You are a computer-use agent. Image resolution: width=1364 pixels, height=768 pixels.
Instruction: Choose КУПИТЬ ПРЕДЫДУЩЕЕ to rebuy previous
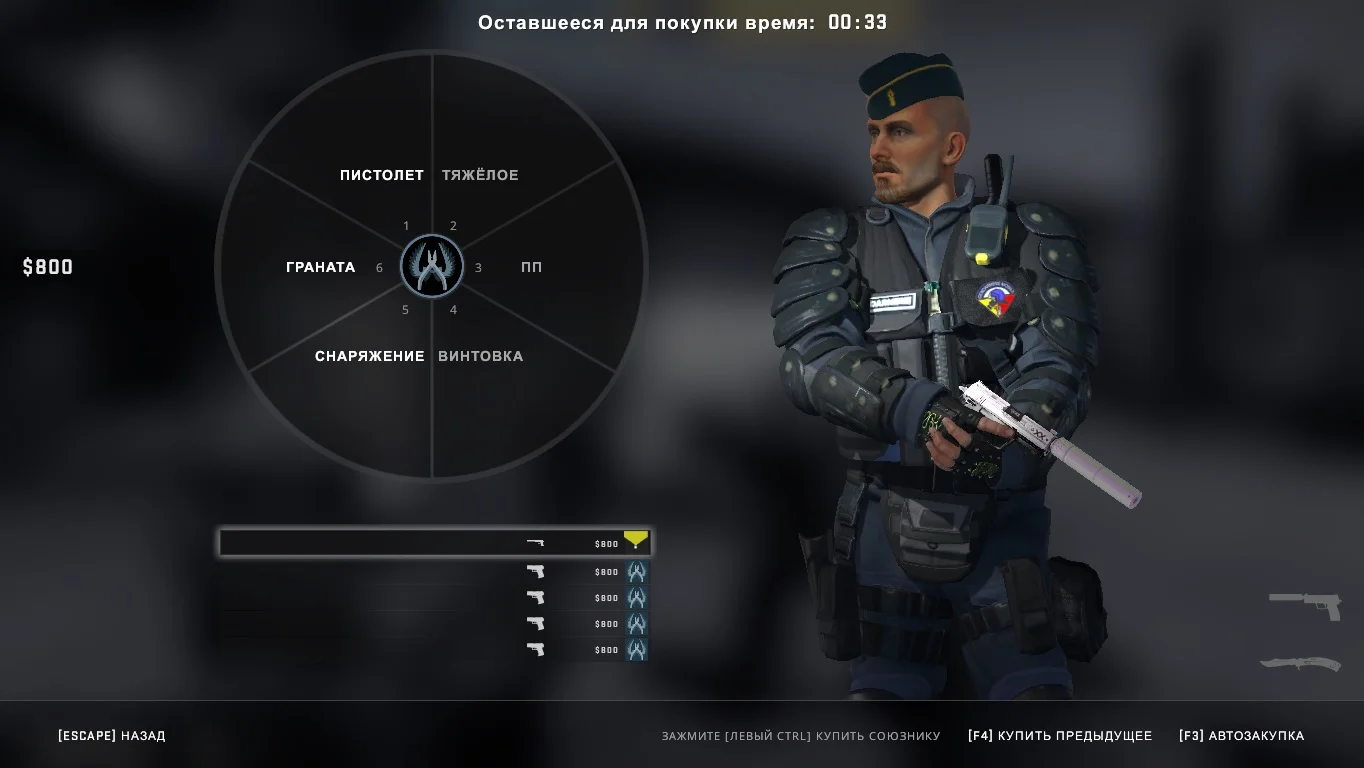coord(1059,736)
